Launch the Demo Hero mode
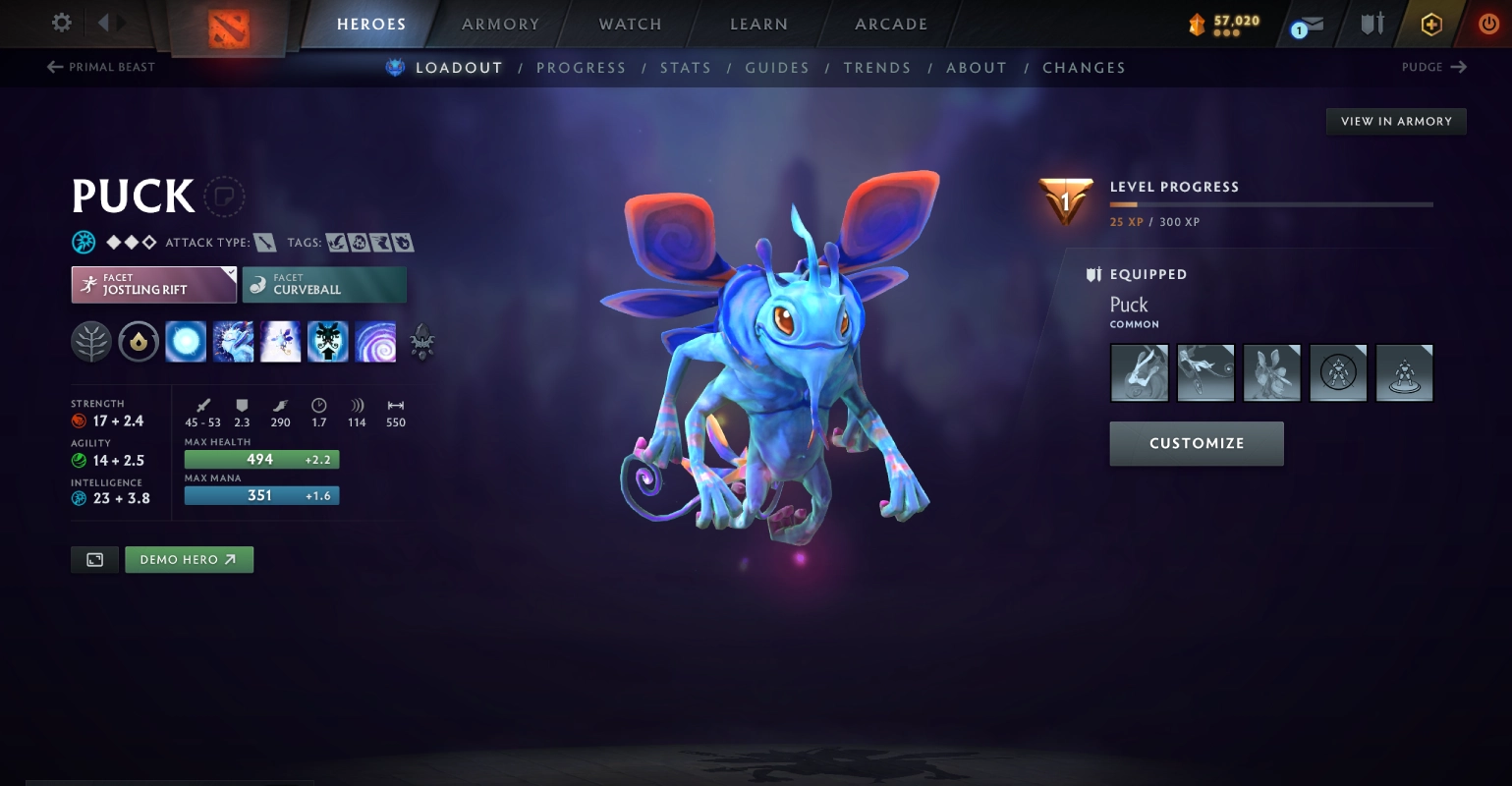This screenshot has height=786, width=1512. (189, 559)
